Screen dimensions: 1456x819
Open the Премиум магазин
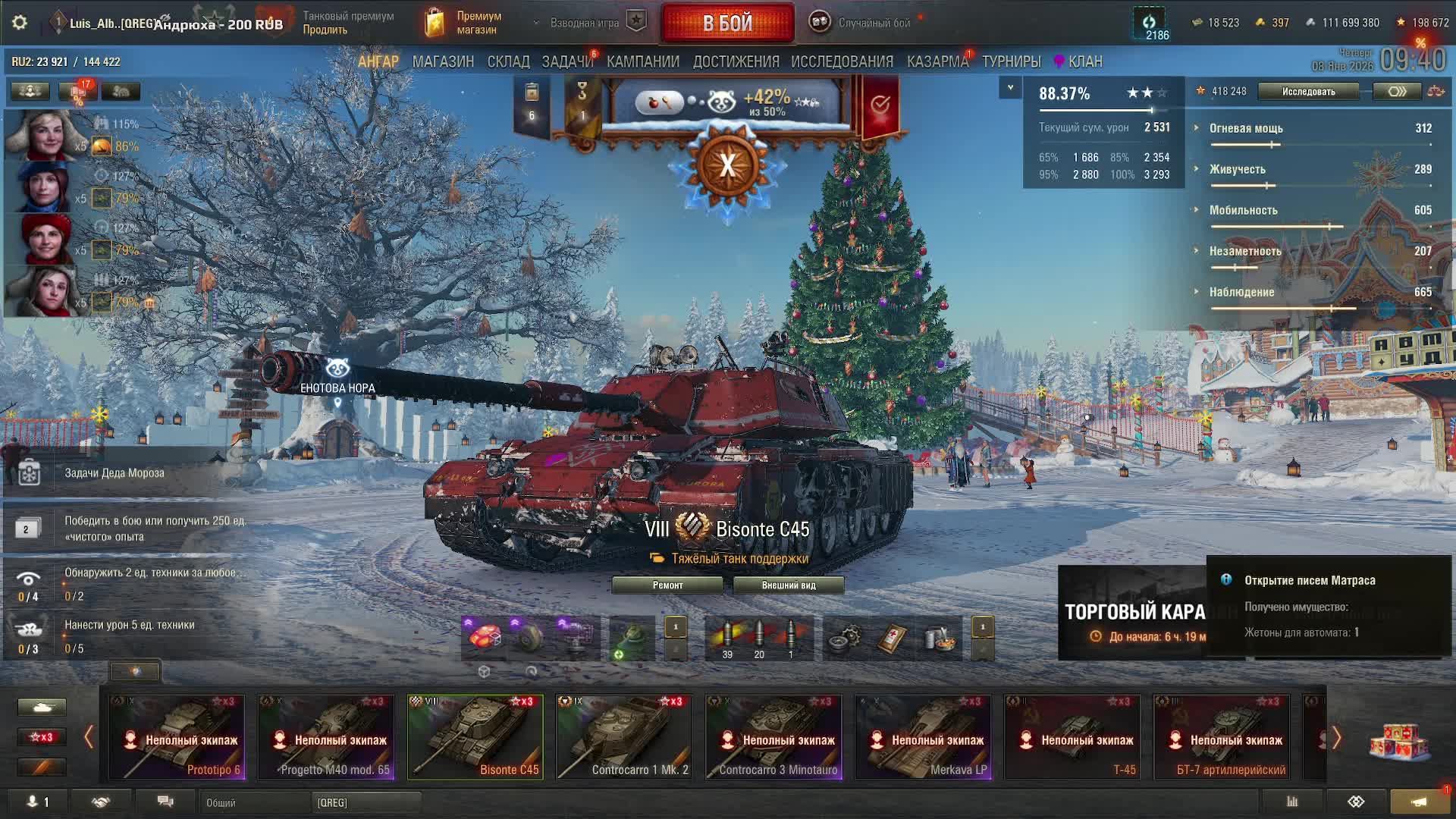coord(464,23)
